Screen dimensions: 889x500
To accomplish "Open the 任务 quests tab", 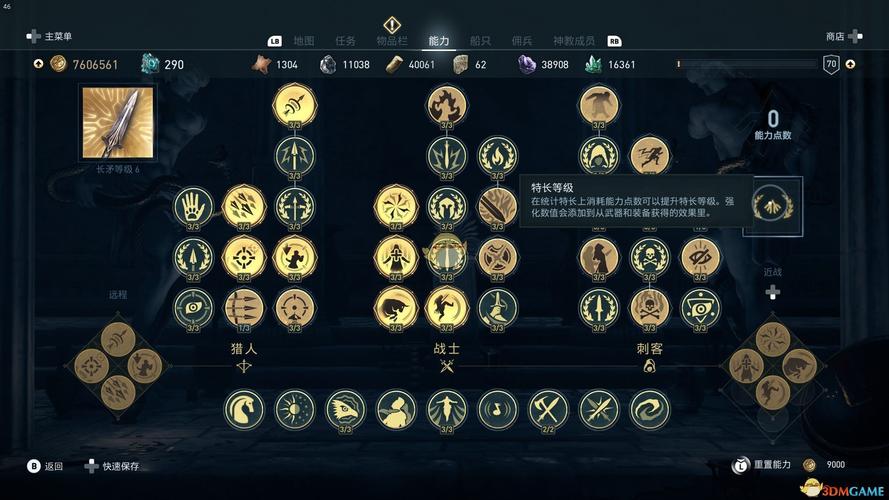I will coord(345,41).
